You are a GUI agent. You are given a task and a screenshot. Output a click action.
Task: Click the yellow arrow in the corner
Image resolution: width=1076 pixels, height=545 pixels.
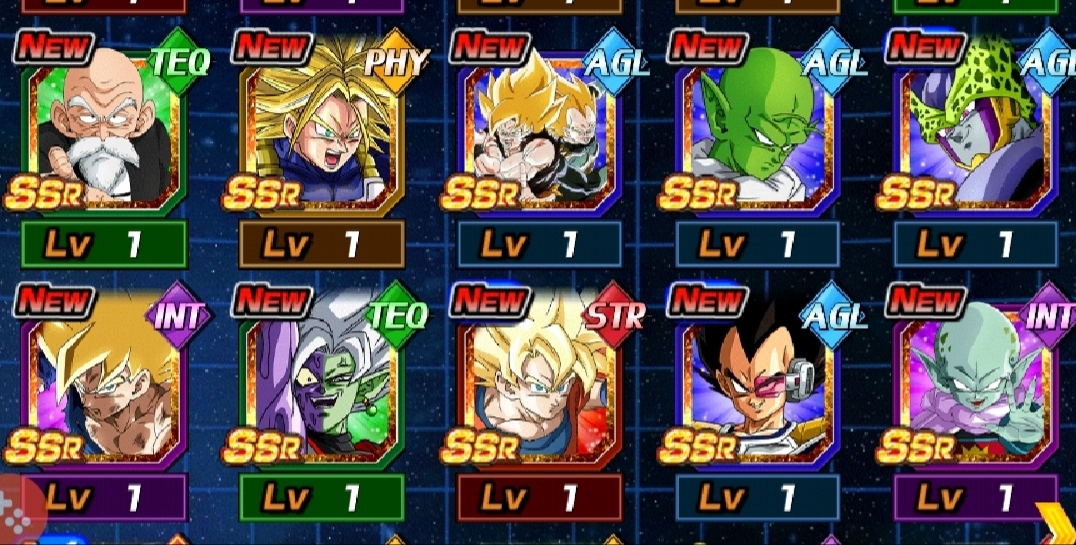tap(1054, 523)
